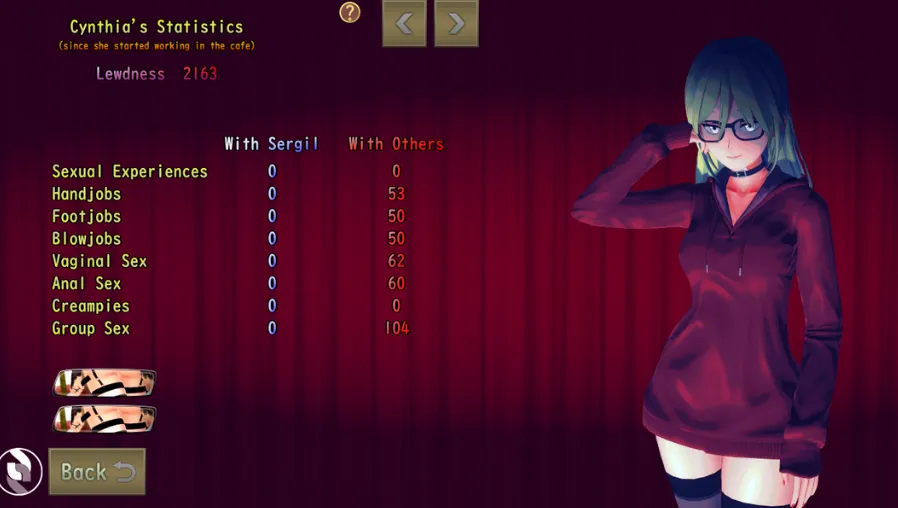Advance to the next character's statistics

456,23
